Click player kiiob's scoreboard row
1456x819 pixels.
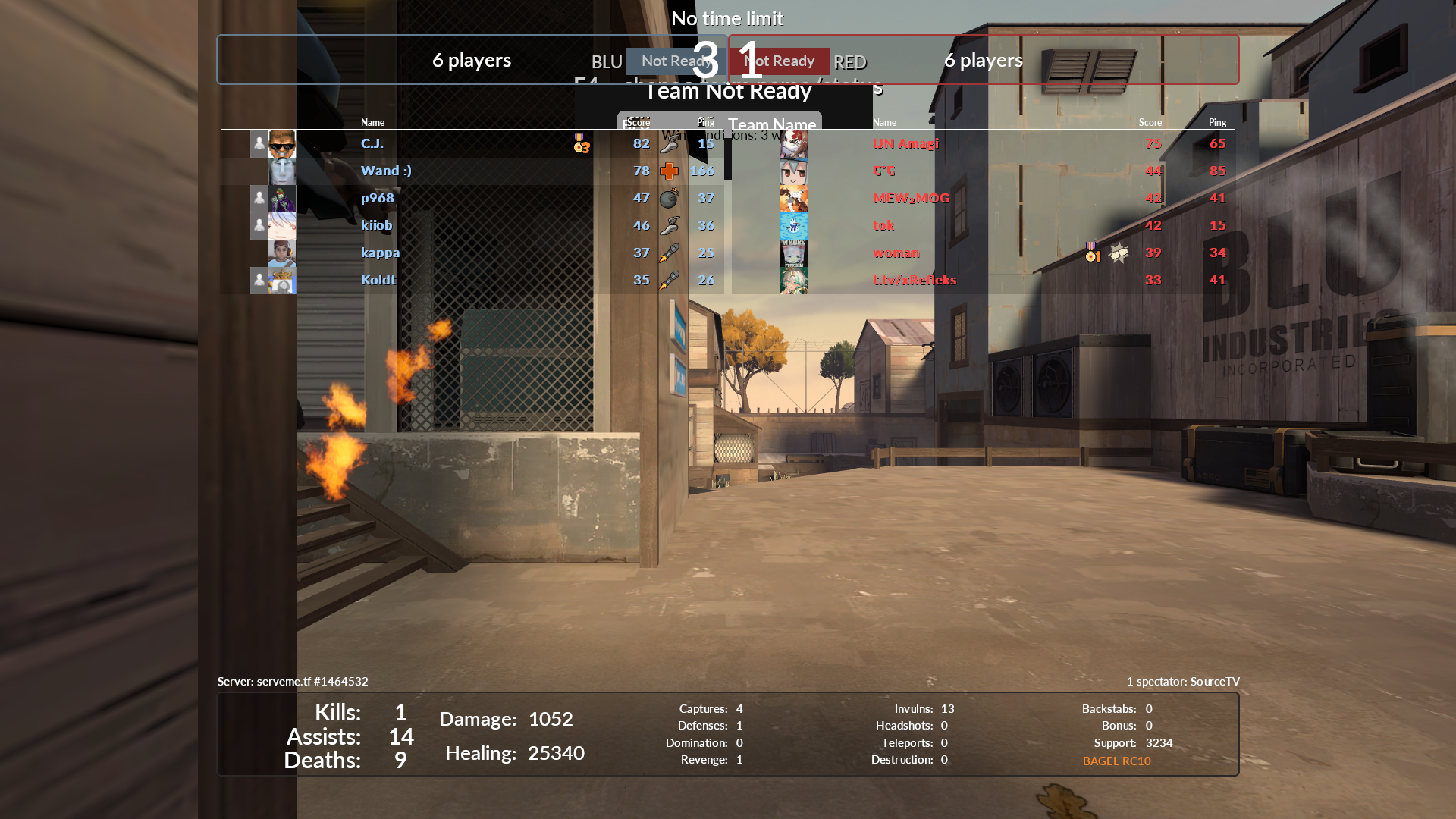[x=377, y=226]
